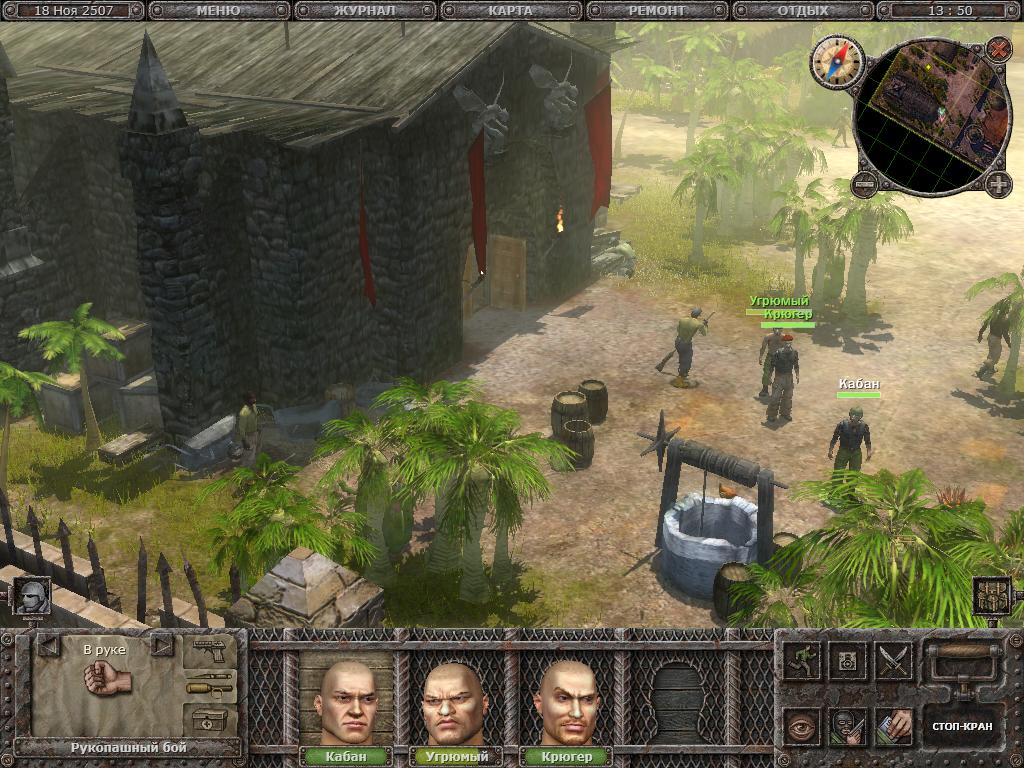Activate the СТОП-КРАН button

click(961, 726)
